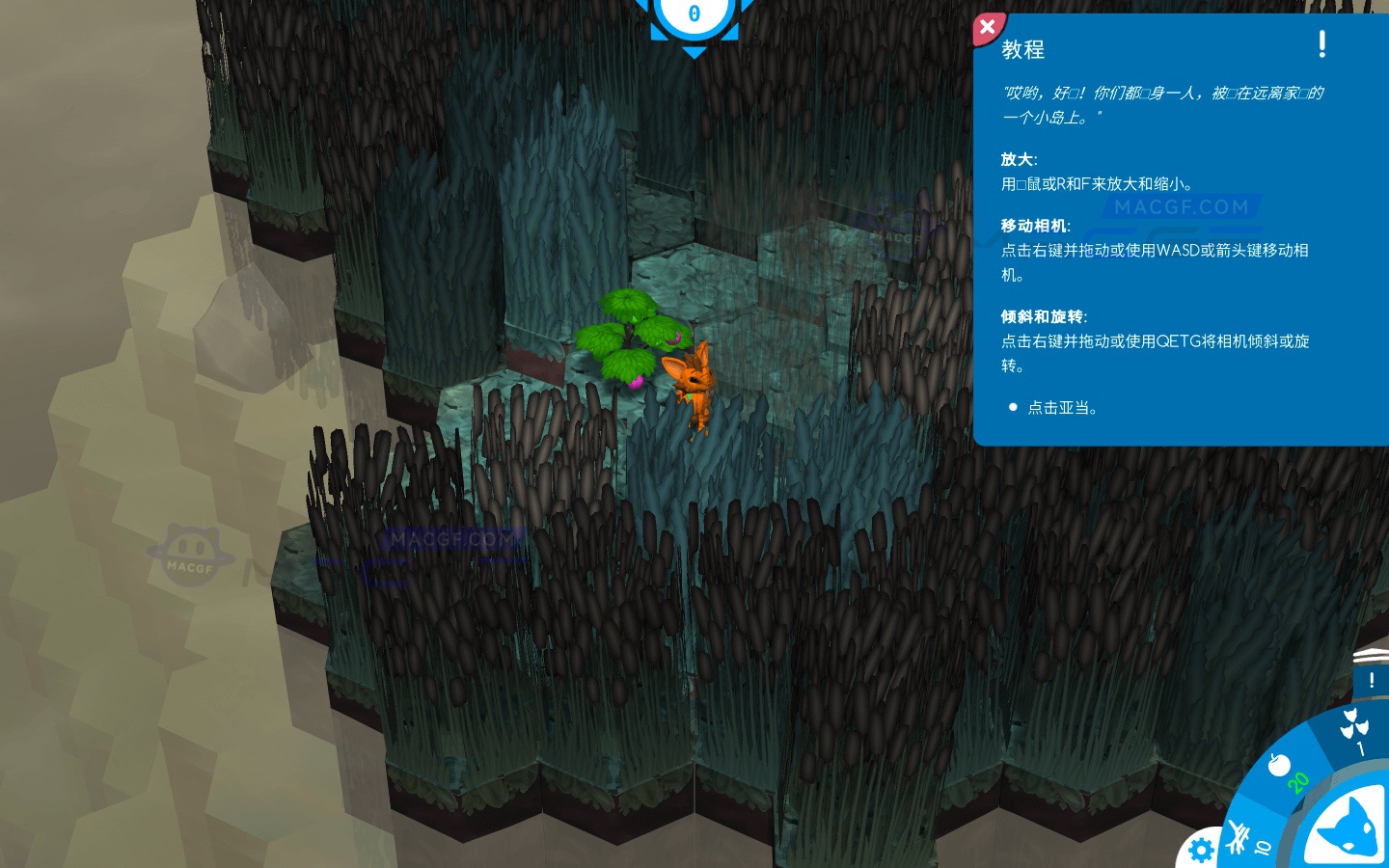Dismiss the 教程 tutorial panel

pos(988,28)
